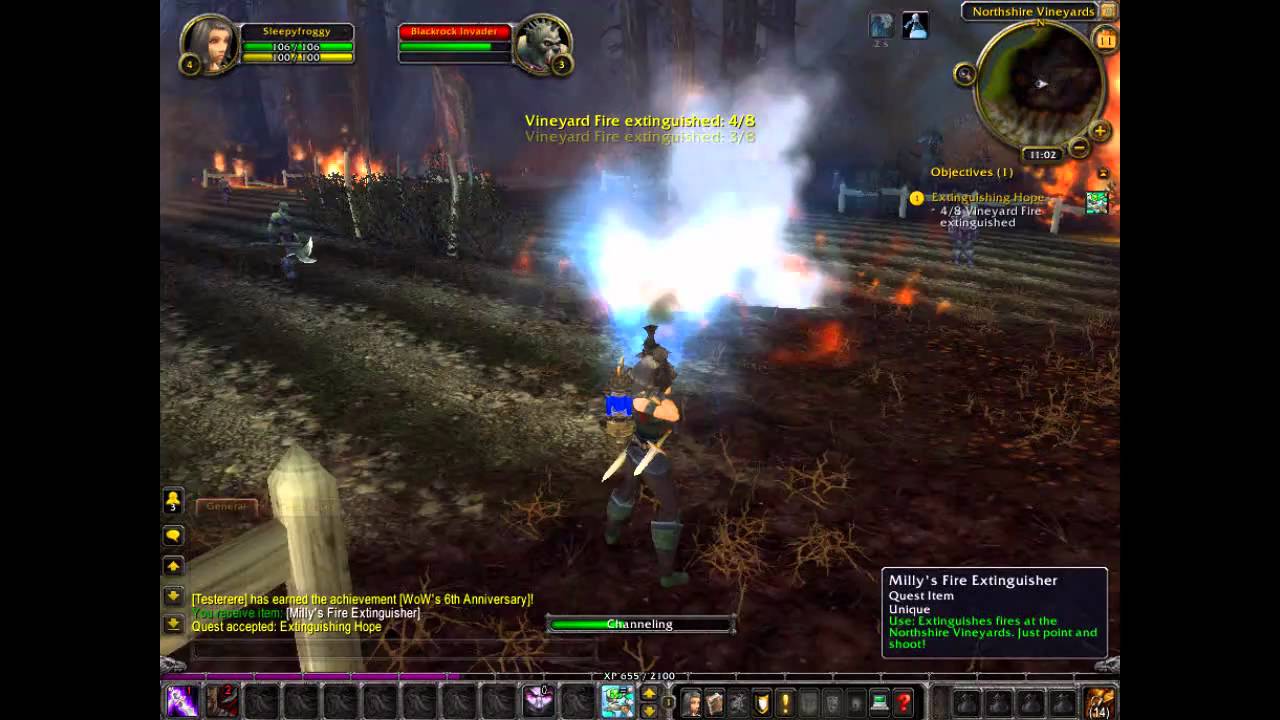Image resolution: width=1280 pixels, height=720 pixels.
Task: Toggle the minimap tracking button
Action: [x=965, y=73]
